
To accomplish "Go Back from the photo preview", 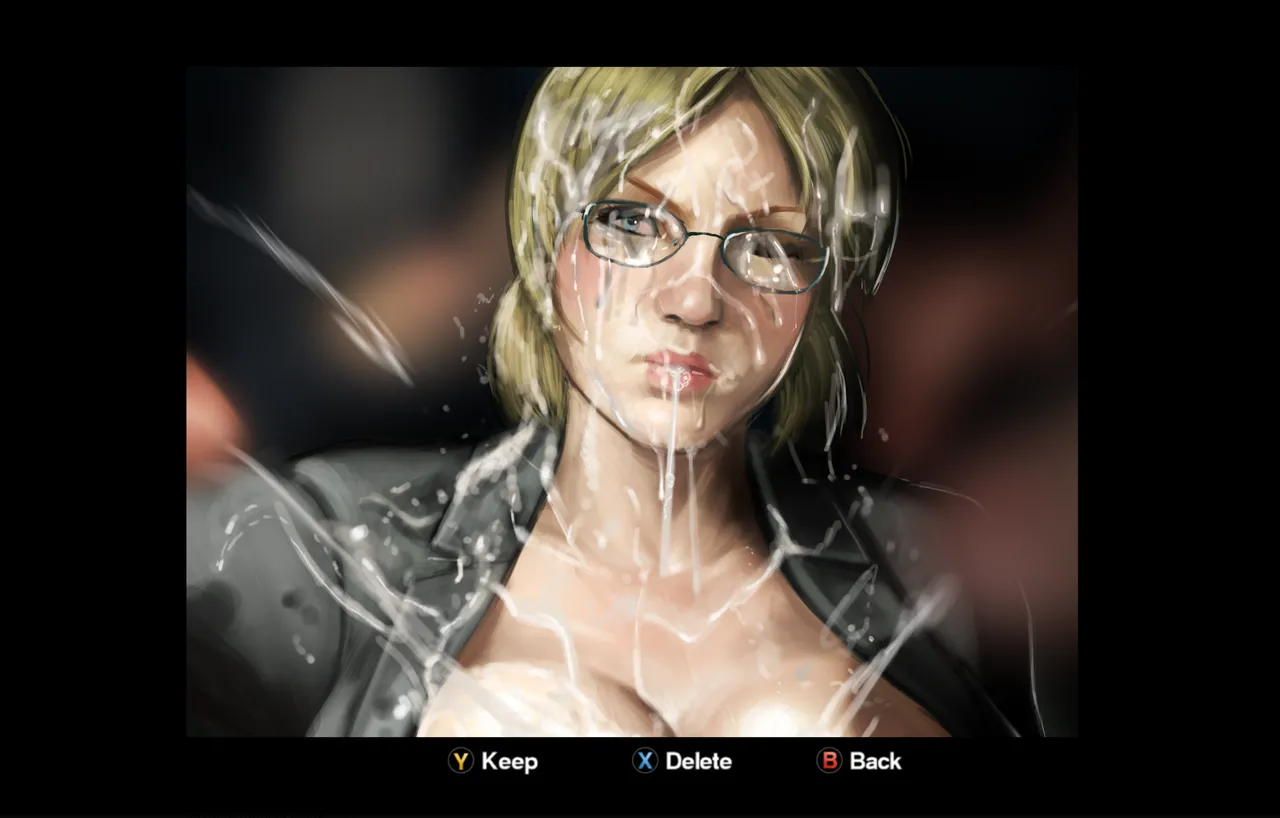I will click(860, 762).
